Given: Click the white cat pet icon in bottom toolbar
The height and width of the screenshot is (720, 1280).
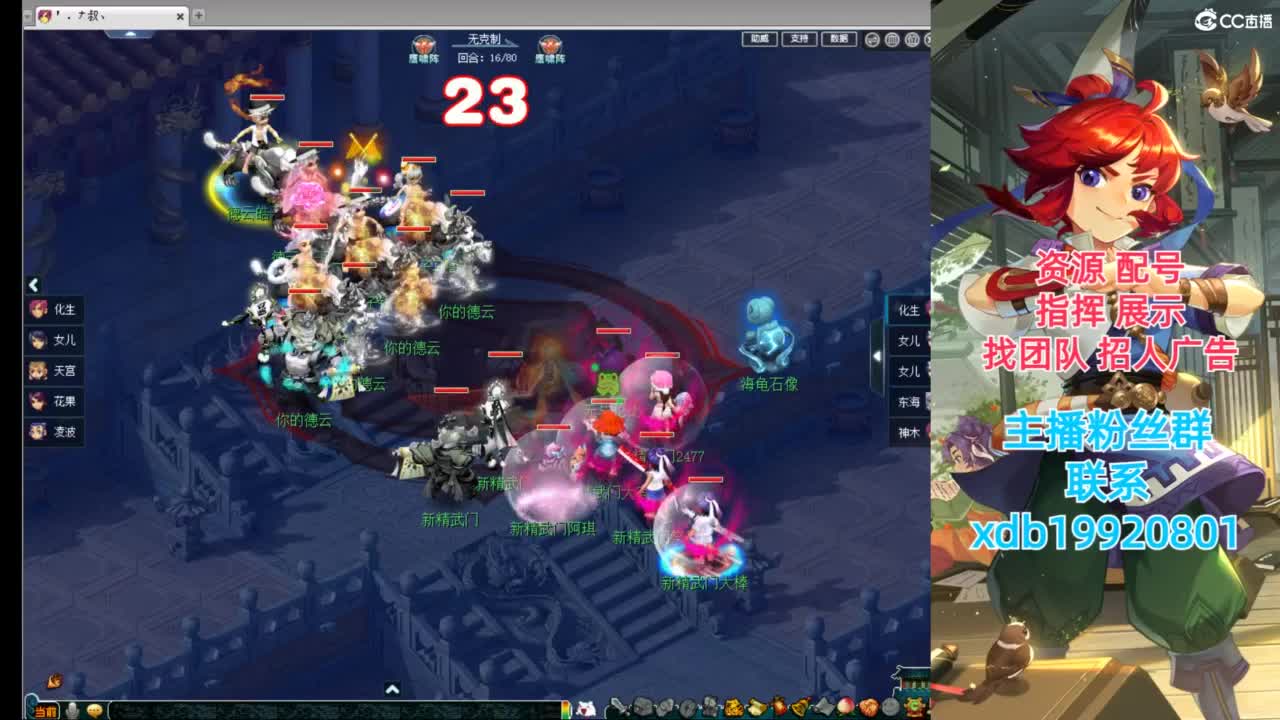Looking at the screenshot, I should tap(585, 708).
